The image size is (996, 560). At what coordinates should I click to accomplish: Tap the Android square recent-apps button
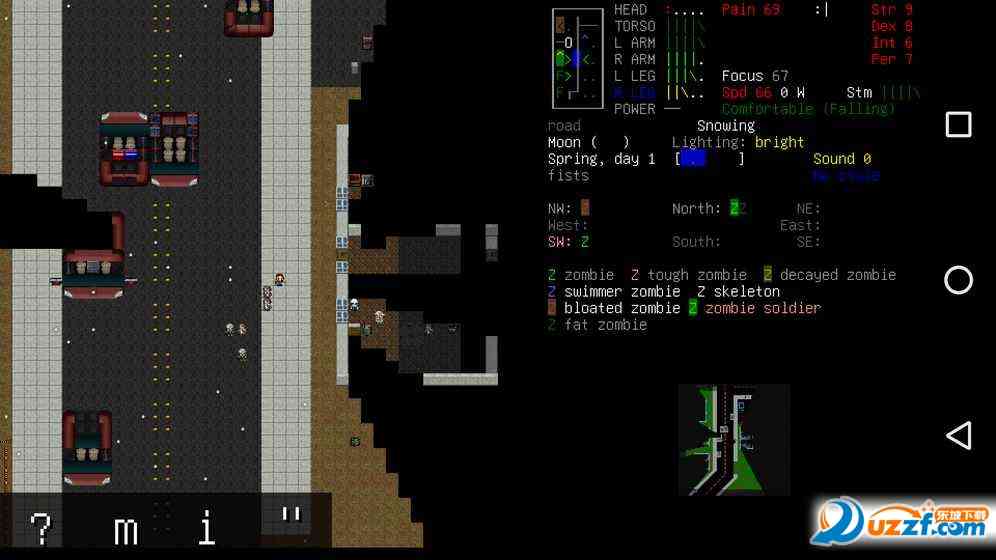click(x=958, y=124)
